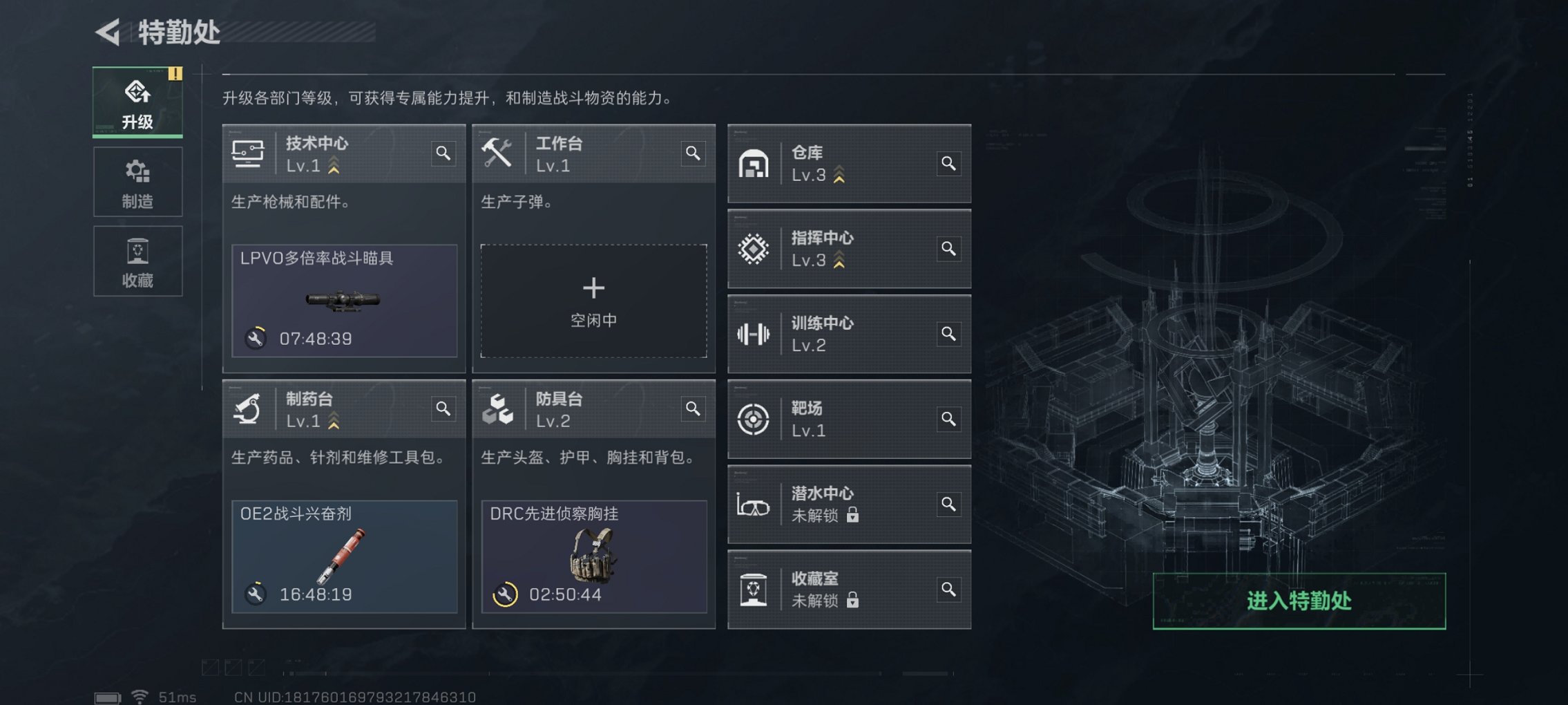The height and width of the screenshot is (705, 1568).
Task: Expand 仓库 details via the magnifier icon
Action: [949, 164]
